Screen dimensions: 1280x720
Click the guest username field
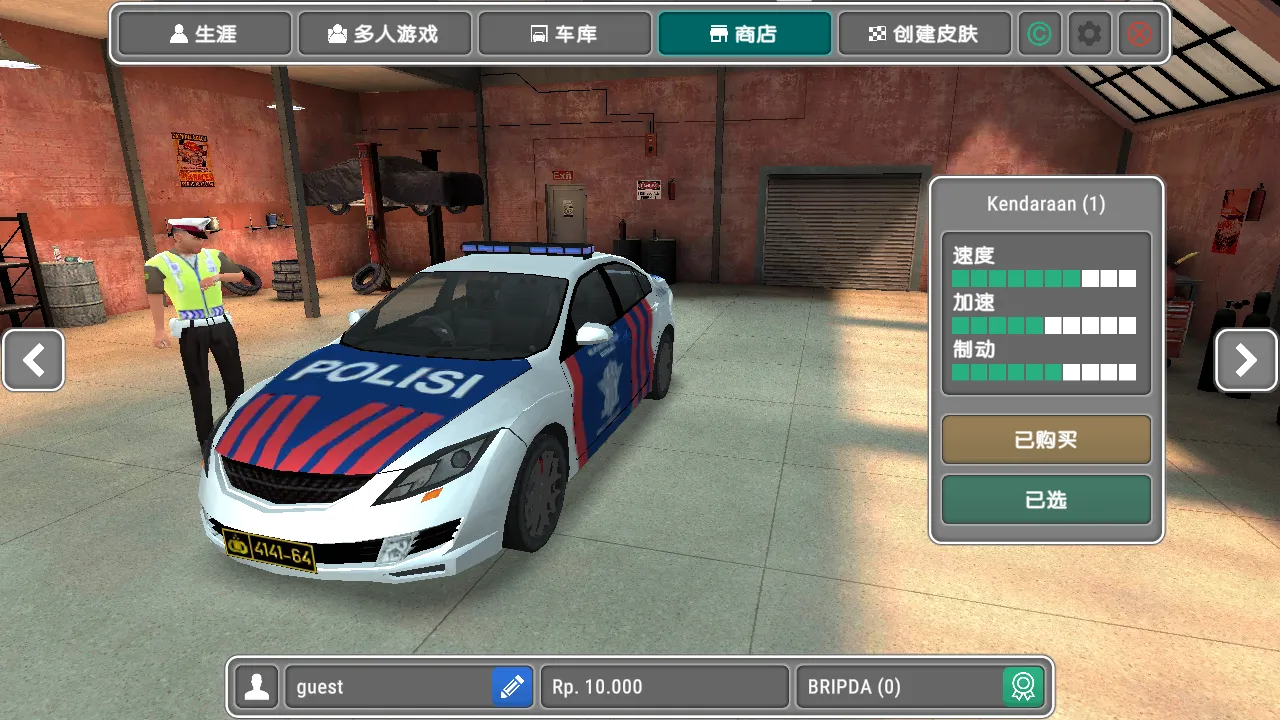(x=390, y=687)
